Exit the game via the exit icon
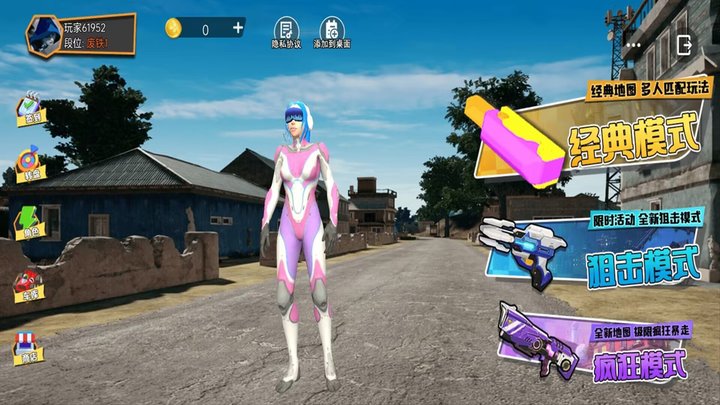Image resolution: width=720 pixels, height=405 pixels. pos(685,45)
